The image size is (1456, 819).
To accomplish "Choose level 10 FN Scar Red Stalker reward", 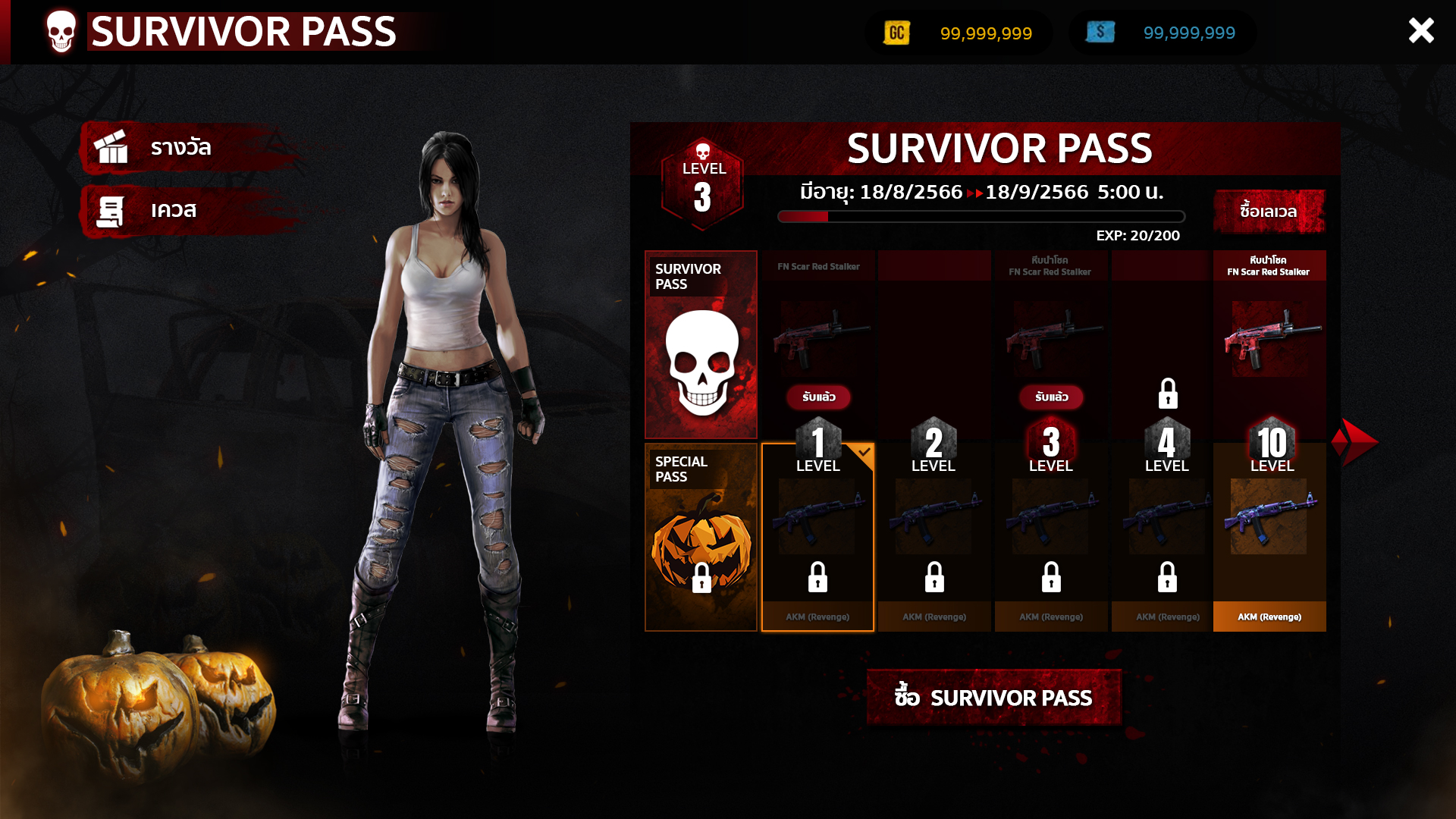I will [x=1269, y=341].
